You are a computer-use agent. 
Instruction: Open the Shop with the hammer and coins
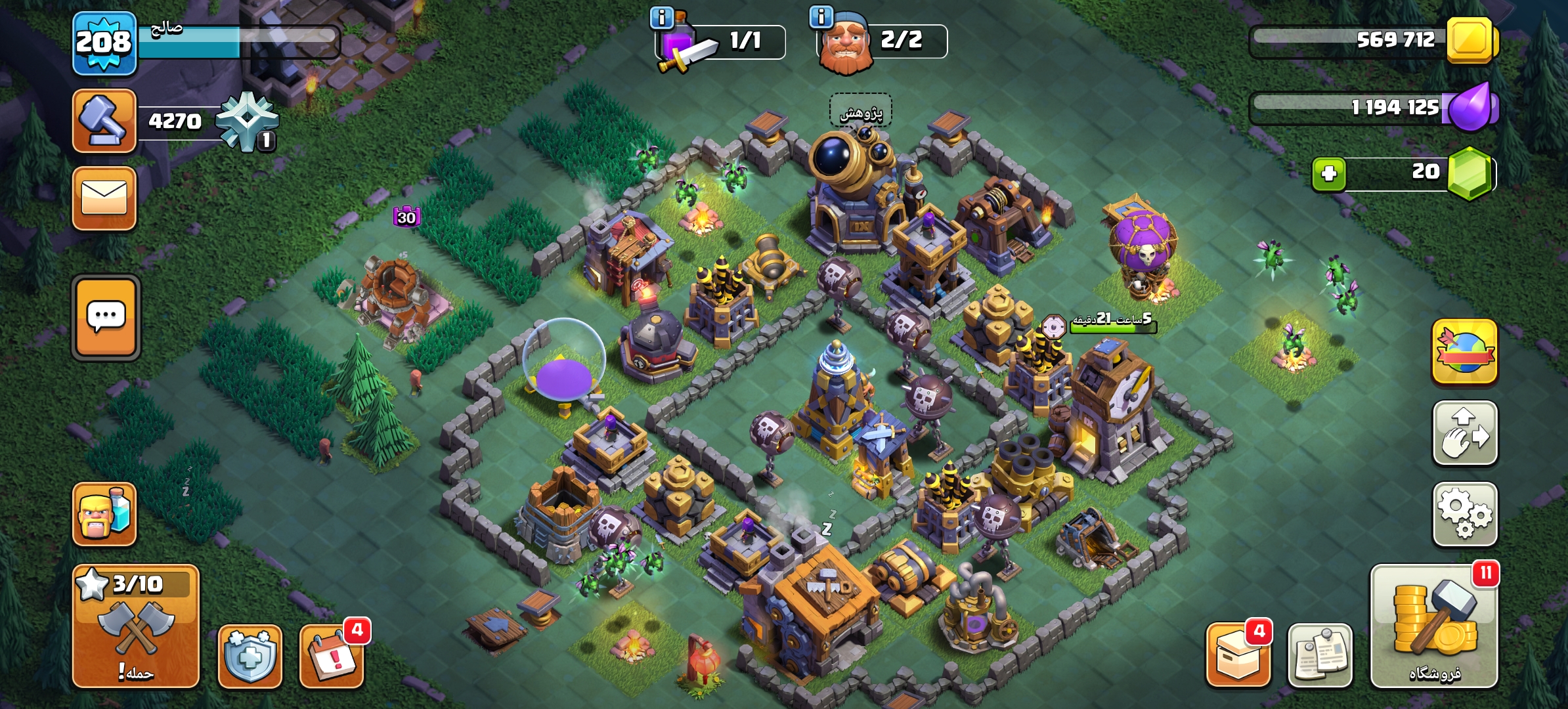[x=1434, y=626]
